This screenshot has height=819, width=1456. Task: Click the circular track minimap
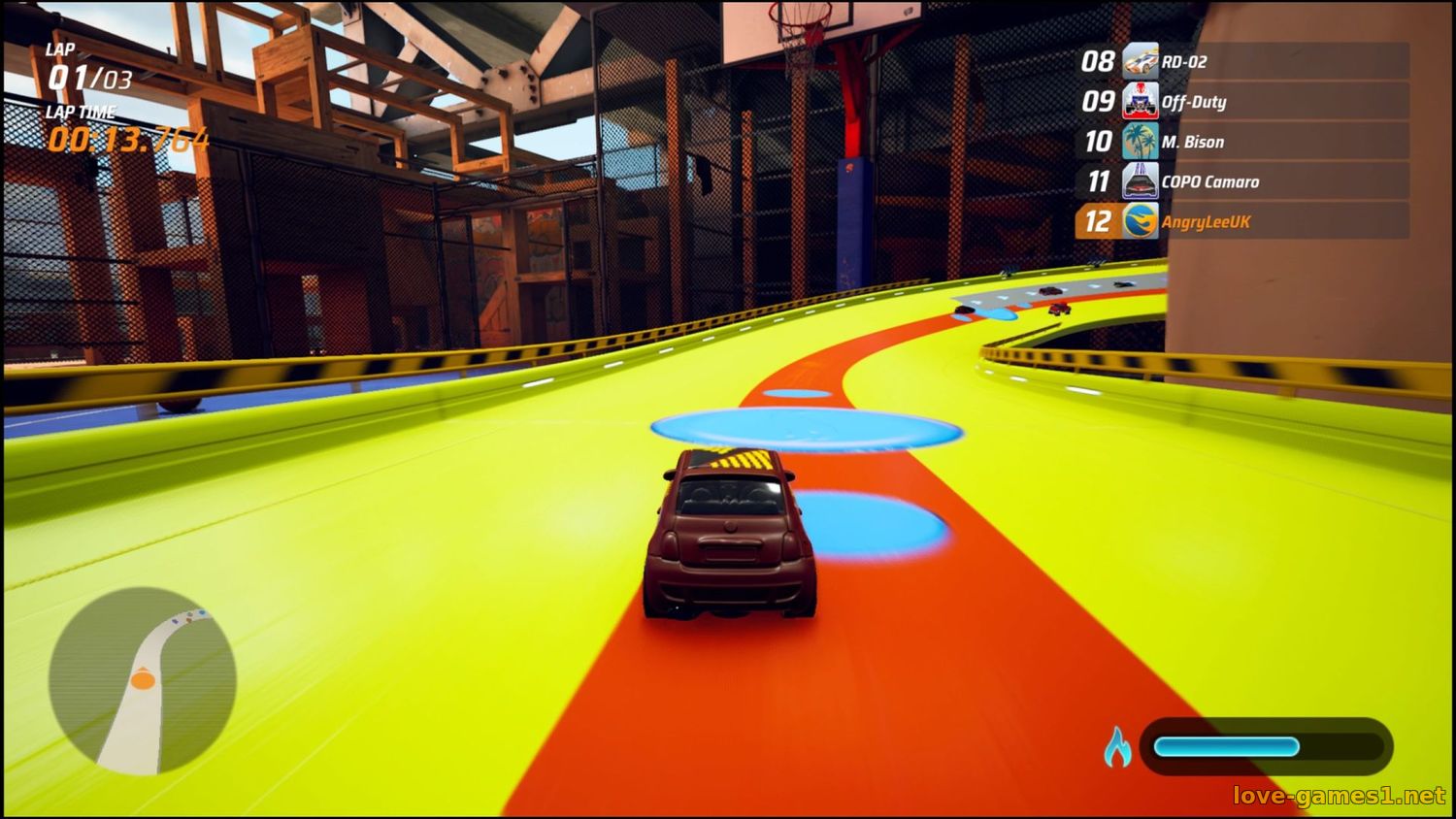143,681
